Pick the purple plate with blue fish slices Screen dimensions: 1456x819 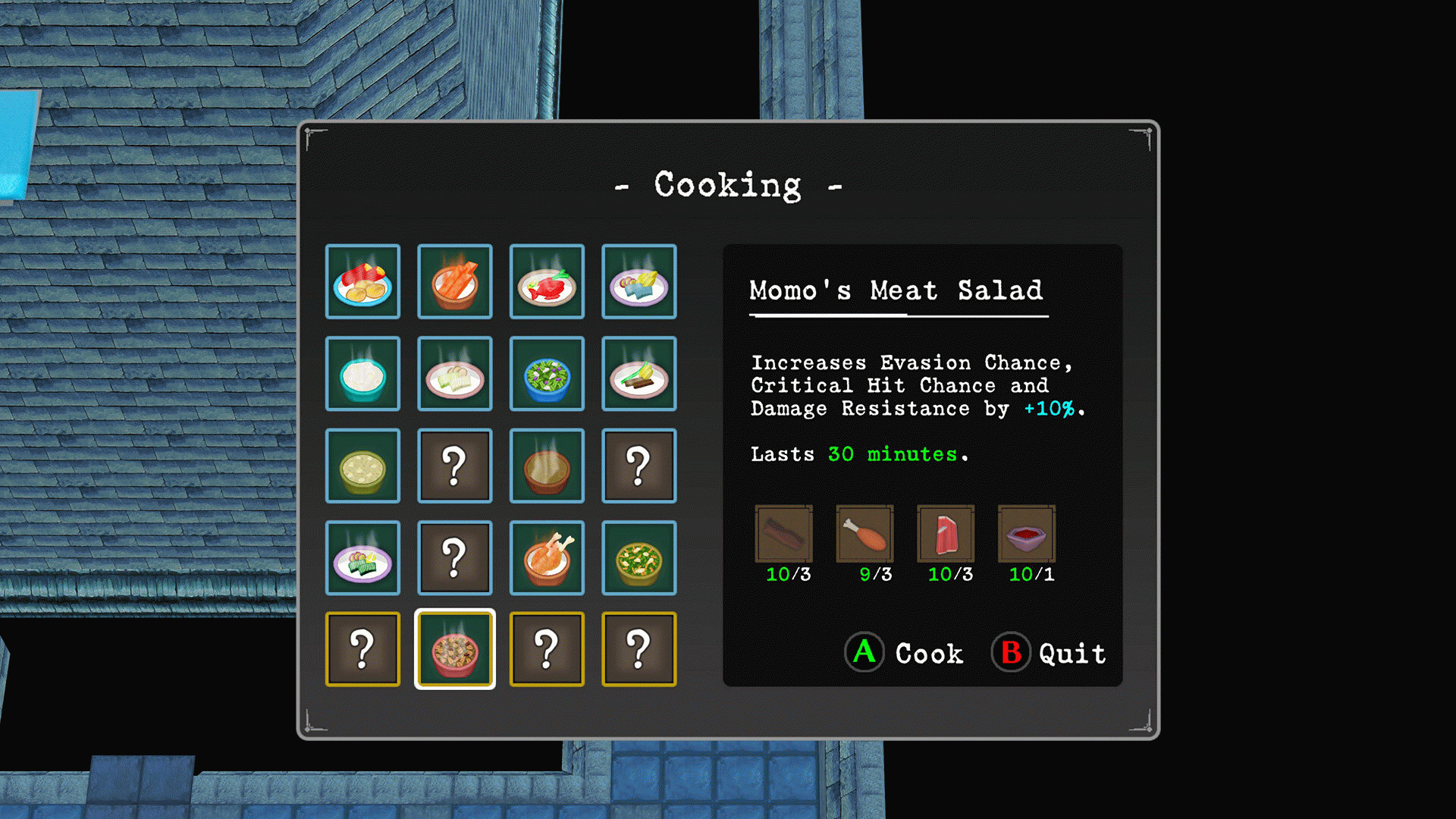639,281
